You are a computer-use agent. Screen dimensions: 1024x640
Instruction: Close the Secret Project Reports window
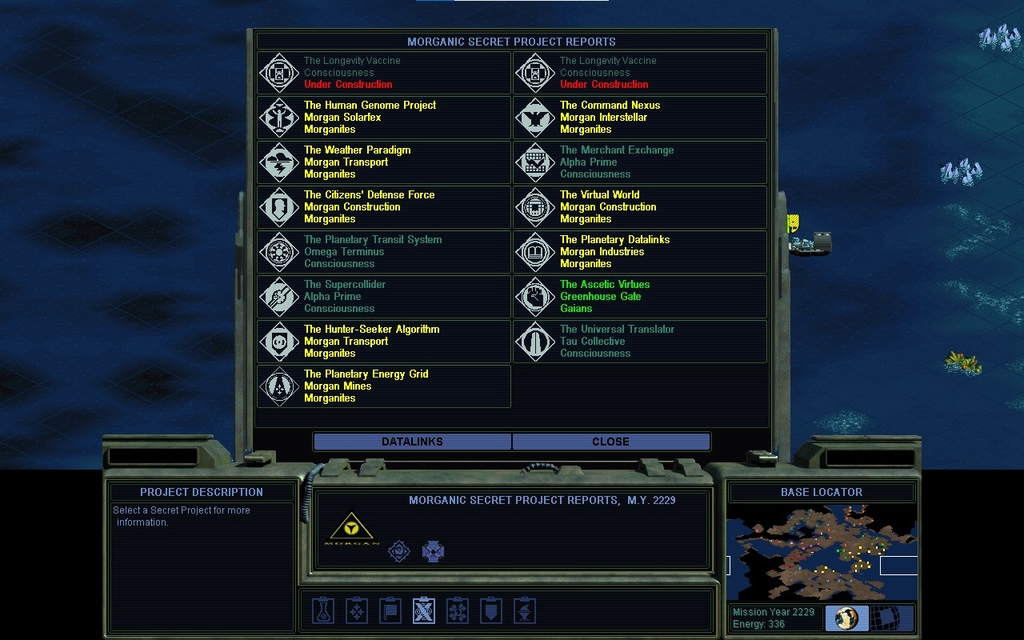point(610,442)
